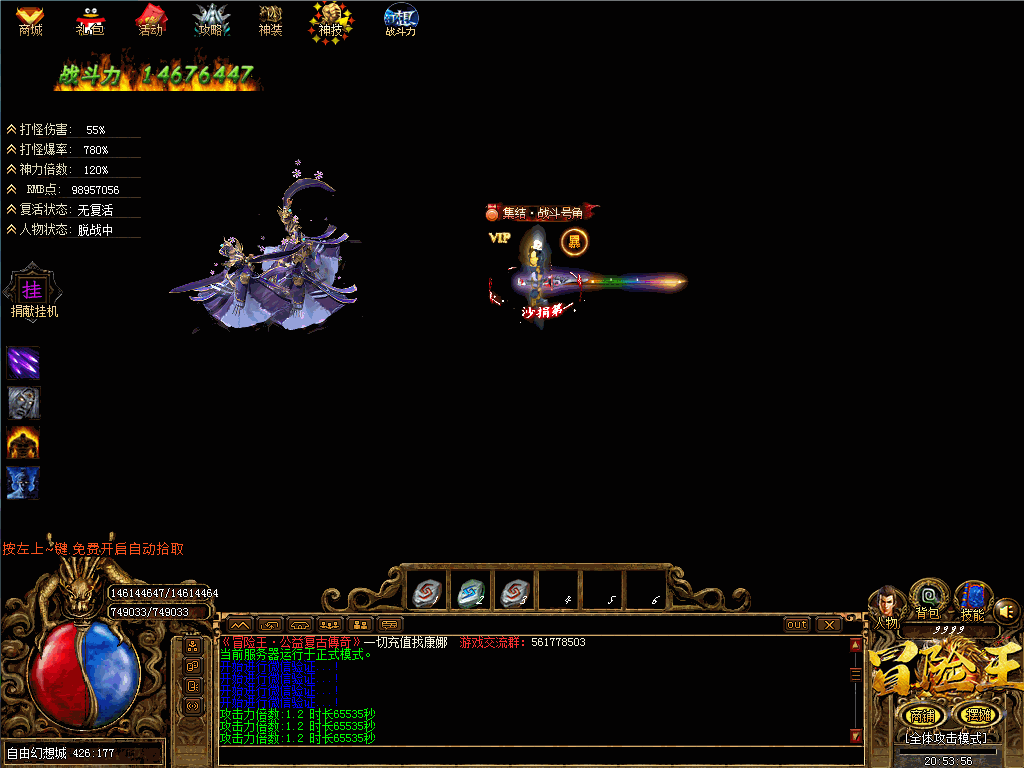Open the 攻略 strategy guide

[x=211, y=20]
